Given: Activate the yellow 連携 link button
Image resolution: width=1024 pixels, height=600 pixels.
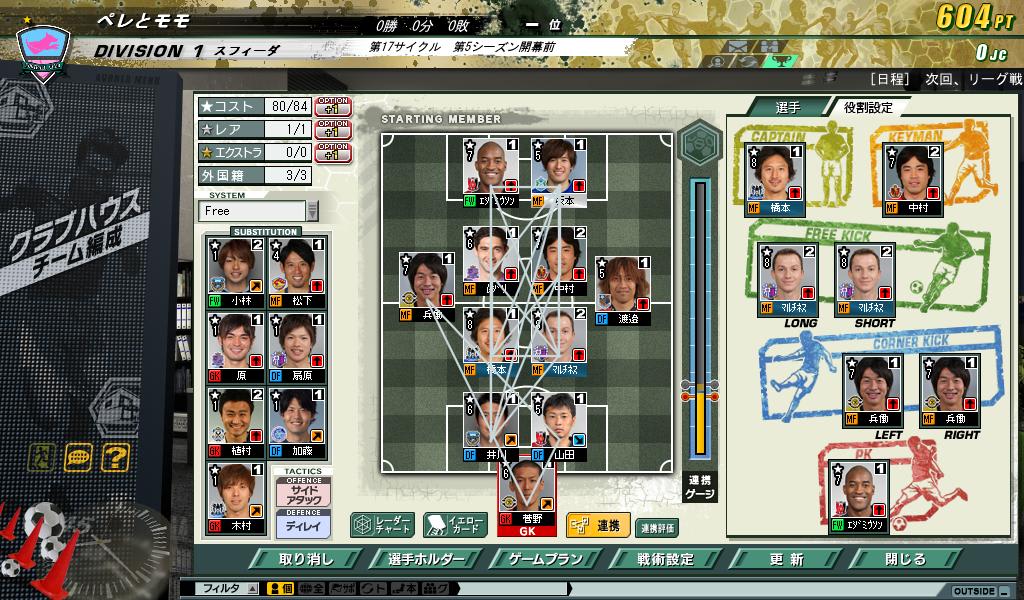Looking at the screenshot, I should pos(595,525).
